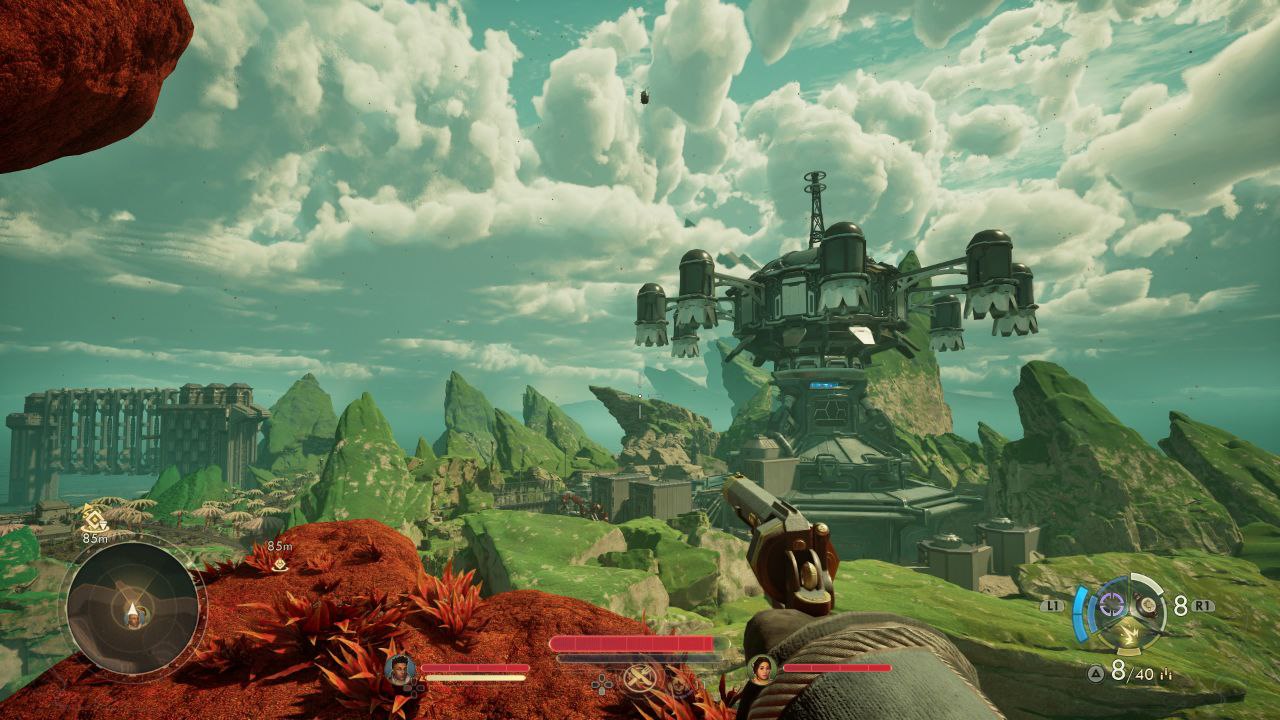Select the female companion portrait
Viewport: 1280px width, 720px height.
(x=763, y=668)
